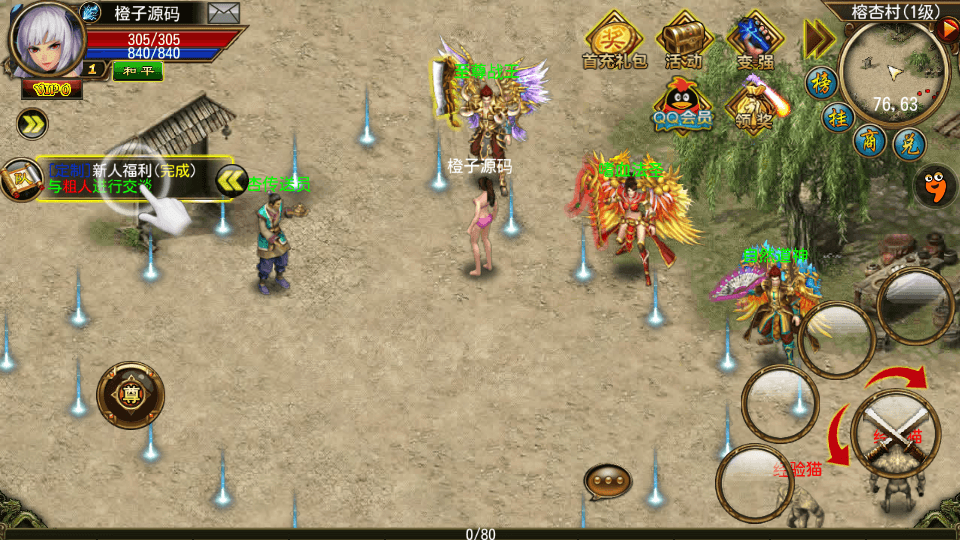Viewport: 960px width, 540px height.
Task: Open the 首充礼包 first-recharge gift pack
Action: 614,42
